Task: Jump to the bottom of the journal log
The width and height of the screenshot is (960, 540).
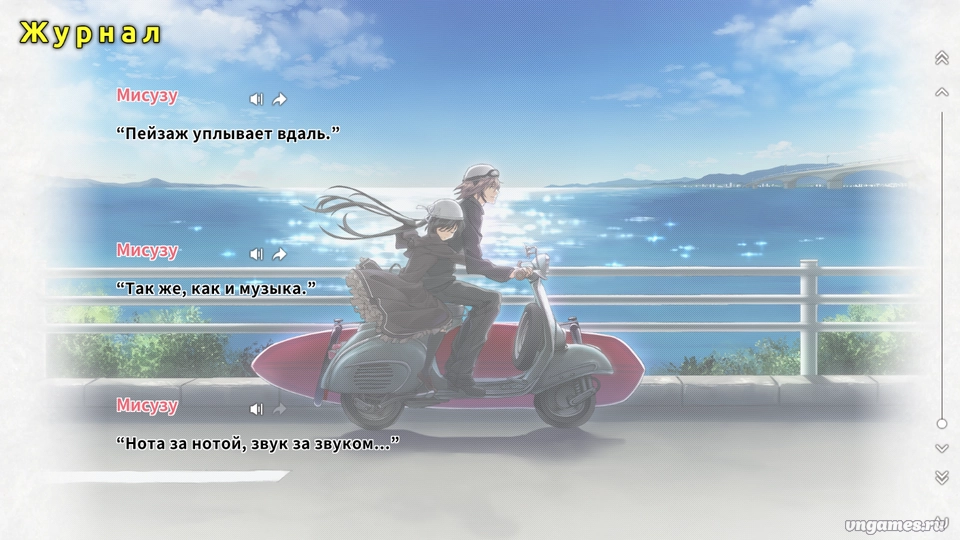Action: 941,478
